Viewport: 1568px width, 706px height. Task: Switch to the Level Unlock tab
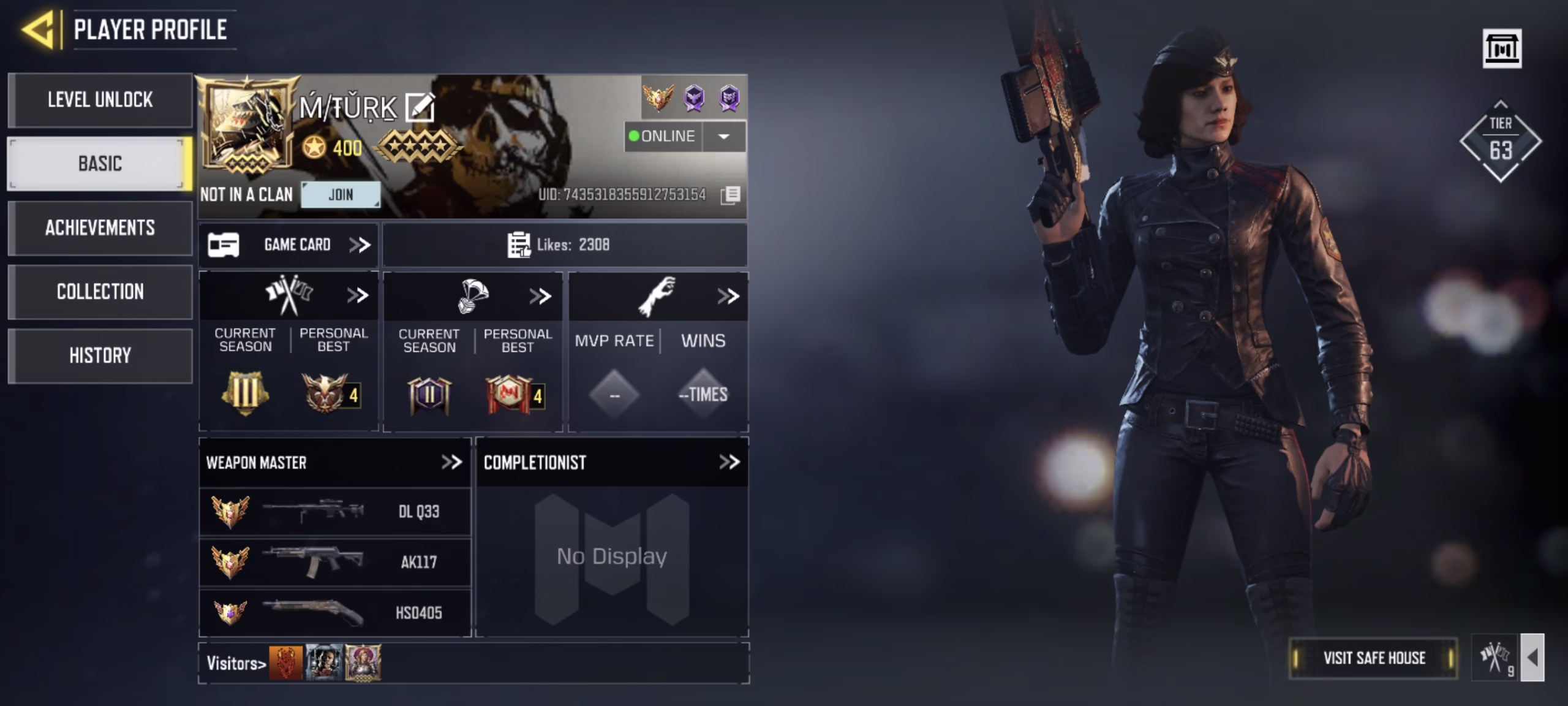point(100,100)
